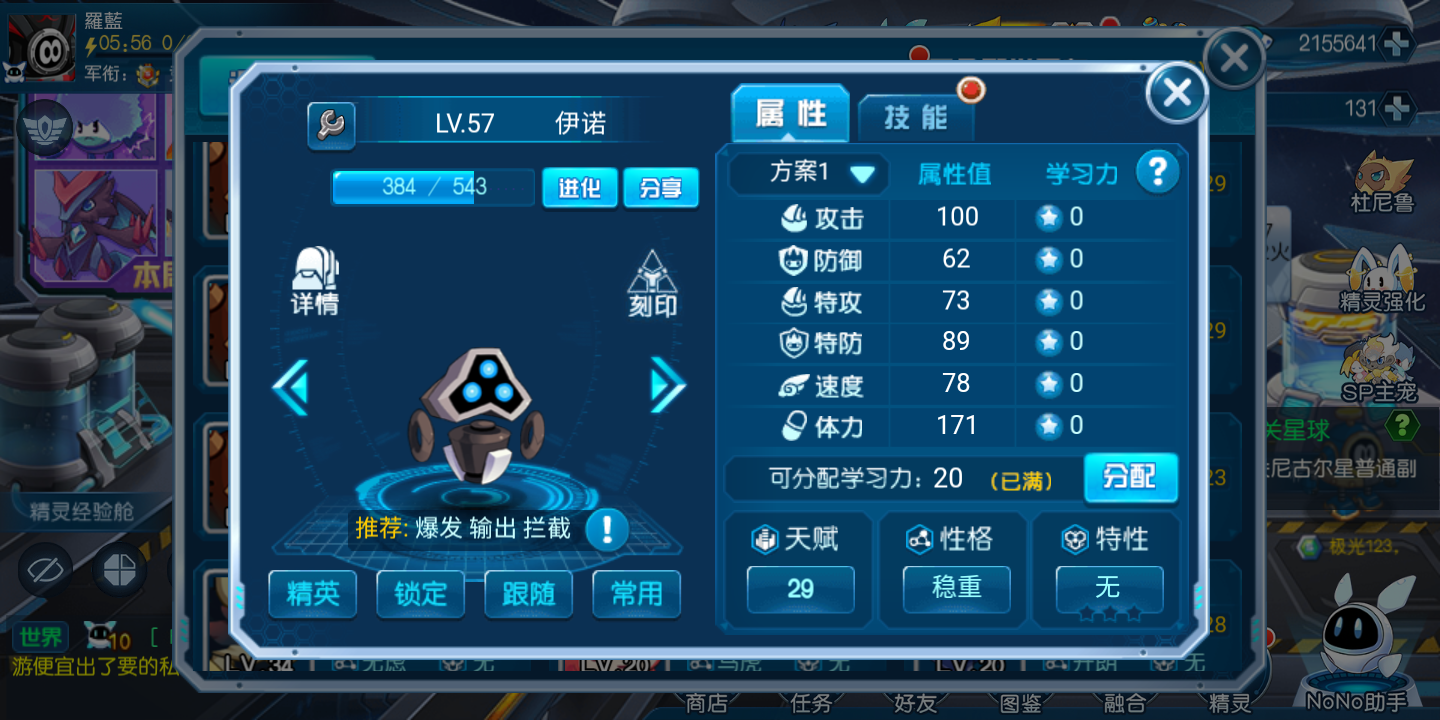Select the 属性 tab
Image resolution: width=1440 pixels, height=720 pixels.
pos(790,114)
